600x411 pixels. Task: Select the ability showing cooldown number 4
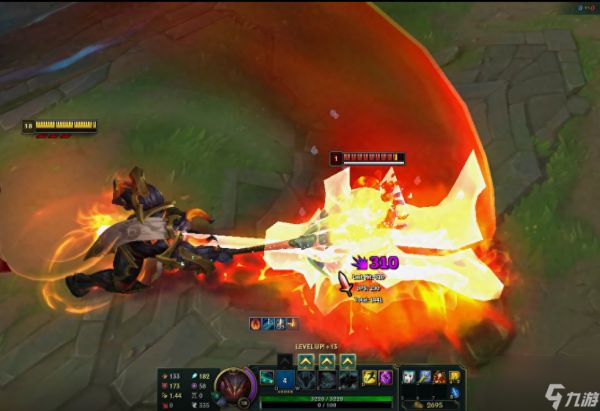[283, 380]
